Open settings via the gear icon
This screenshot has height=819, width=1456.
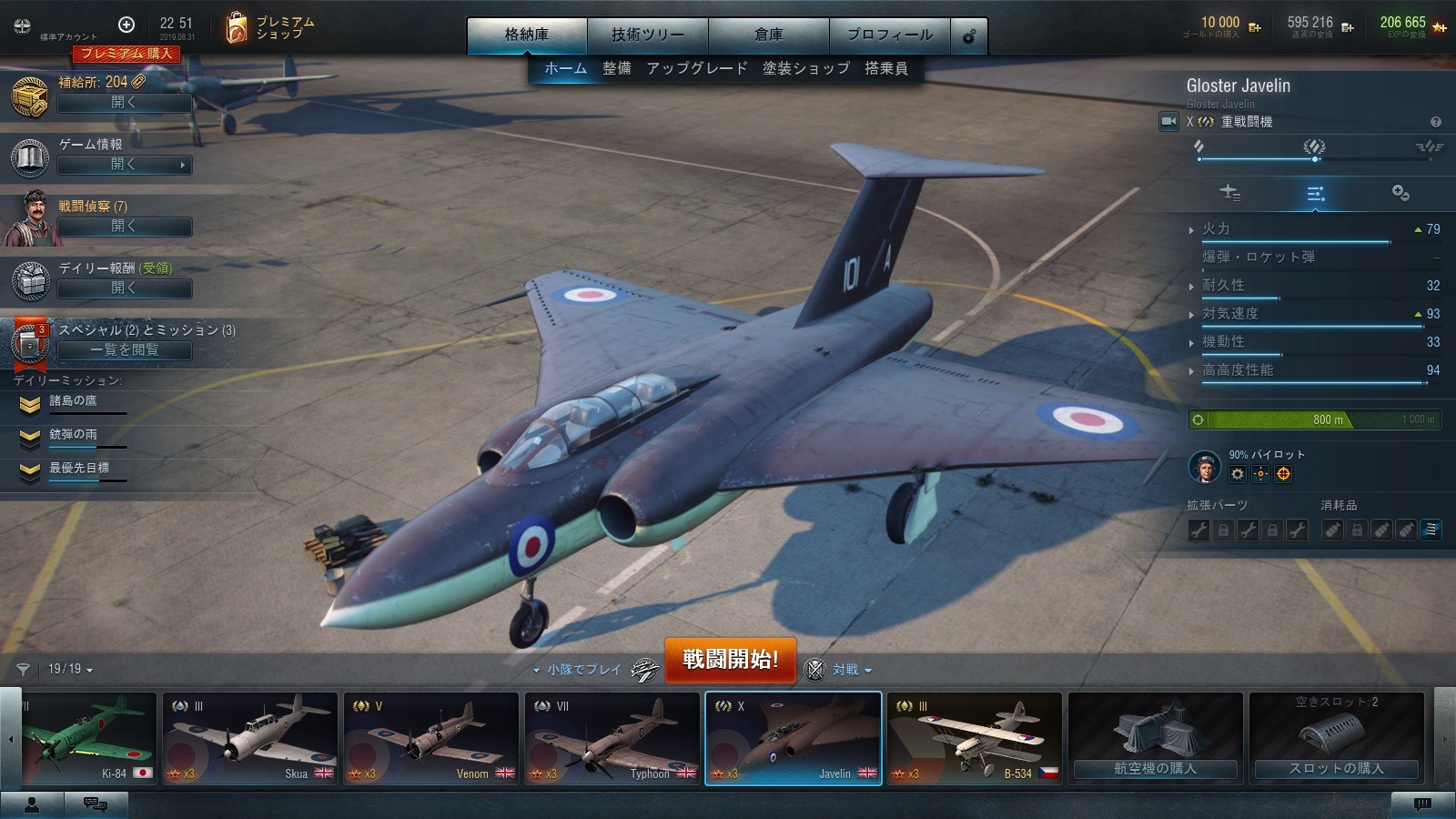(969, 36)
